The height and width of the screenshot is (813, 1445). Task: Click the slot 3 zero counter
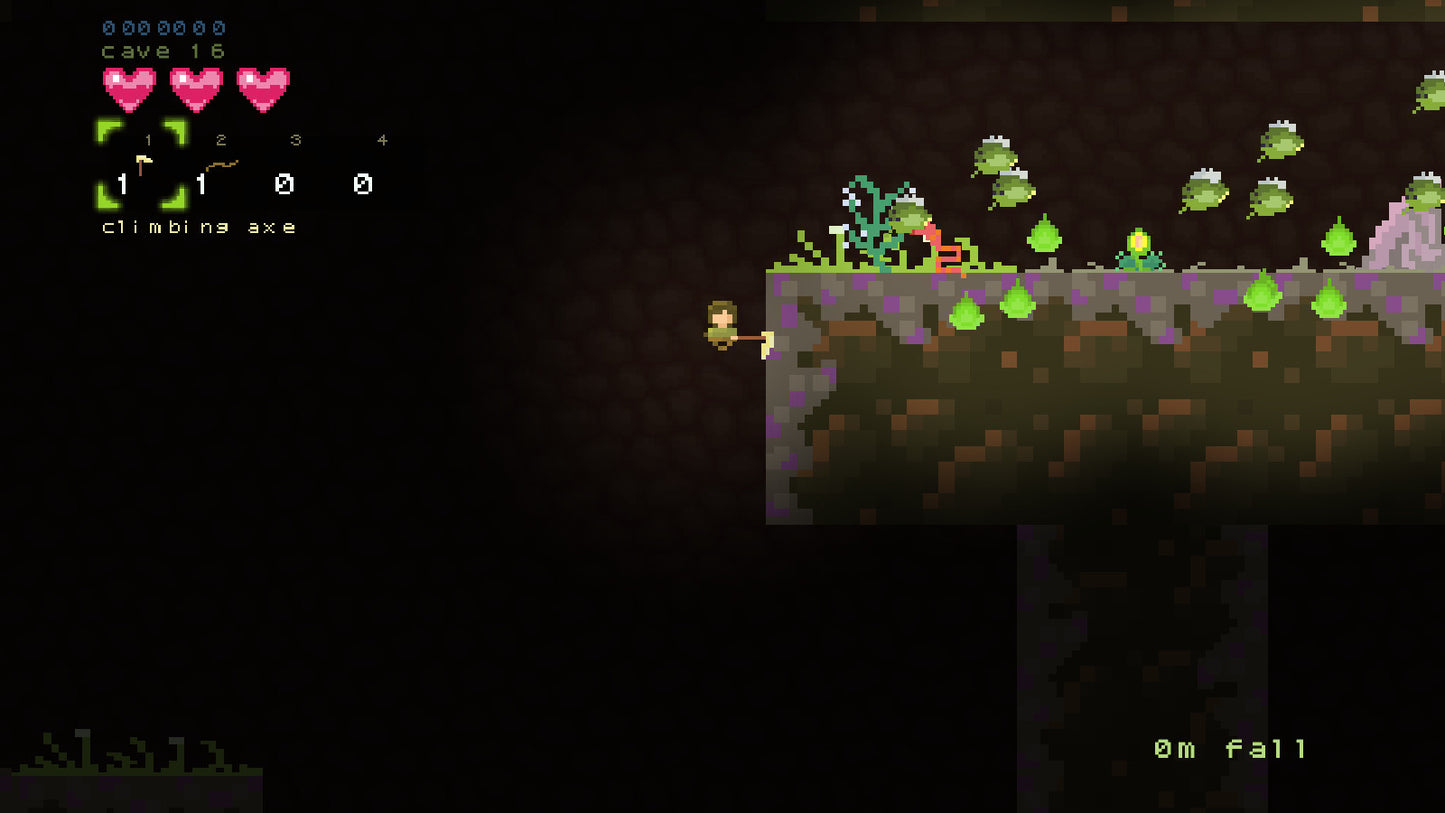[x=284, y=185]
